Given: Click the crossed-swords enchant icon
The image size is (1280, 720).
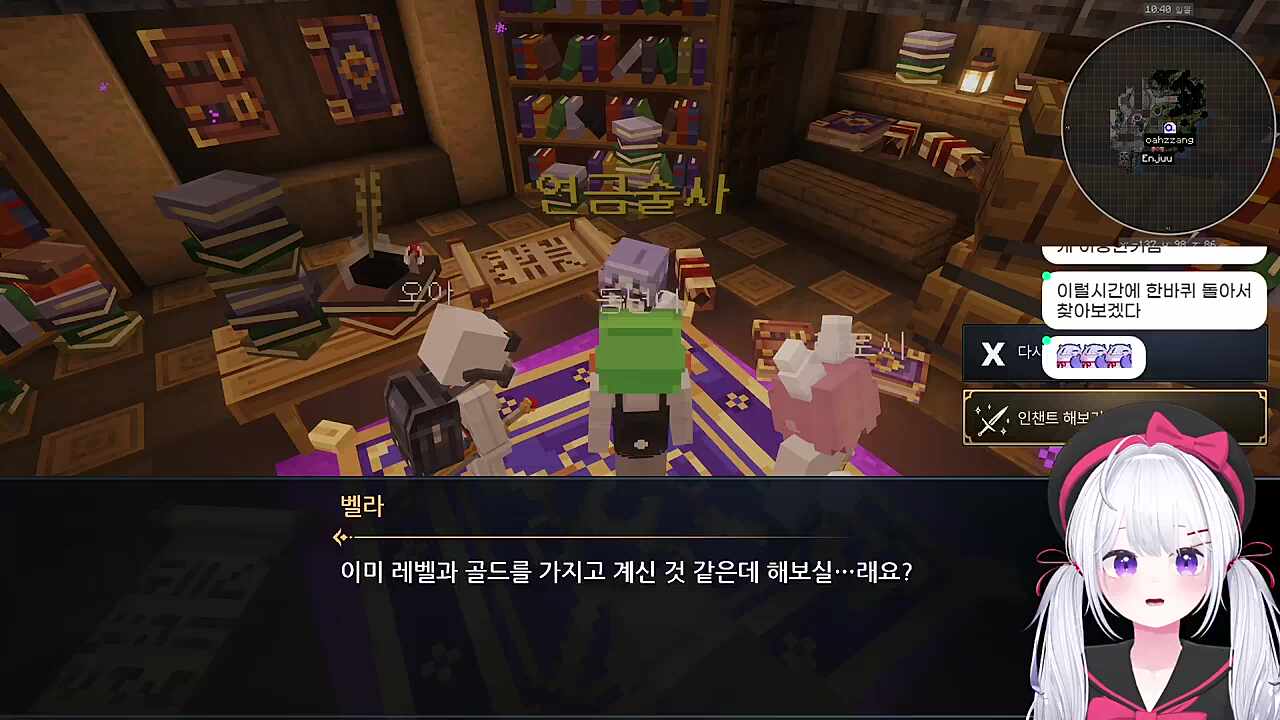Looking at the screenshot, I should coord(992,415).
